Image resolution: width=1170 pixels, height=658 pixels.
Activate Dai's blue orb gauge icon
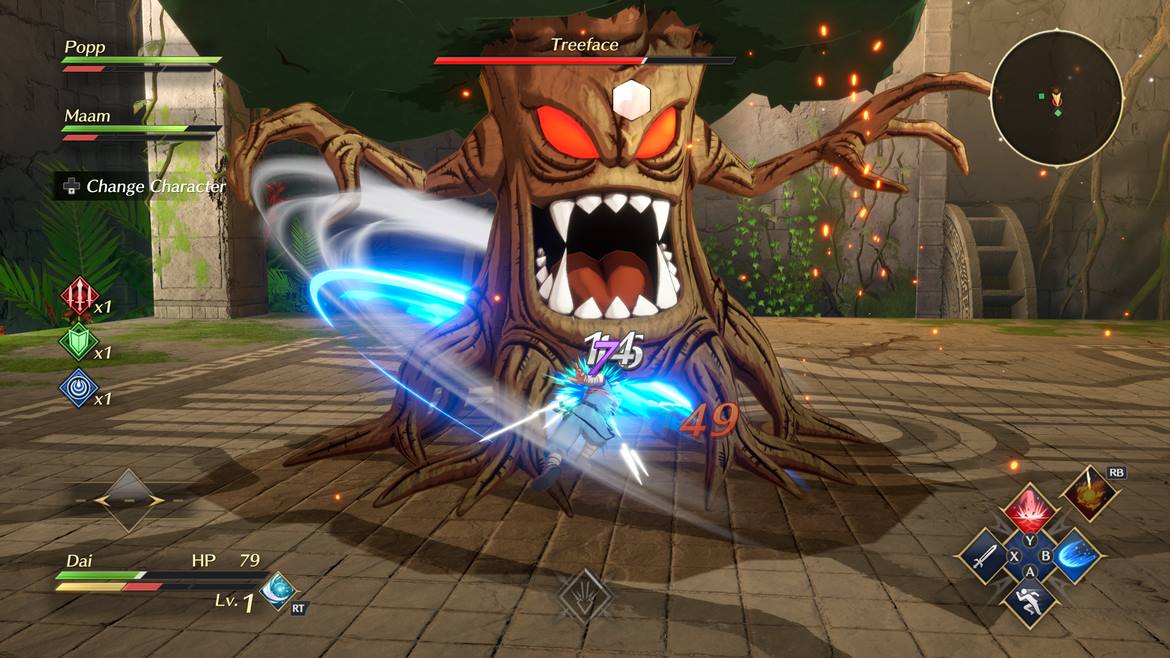point(276,590)
